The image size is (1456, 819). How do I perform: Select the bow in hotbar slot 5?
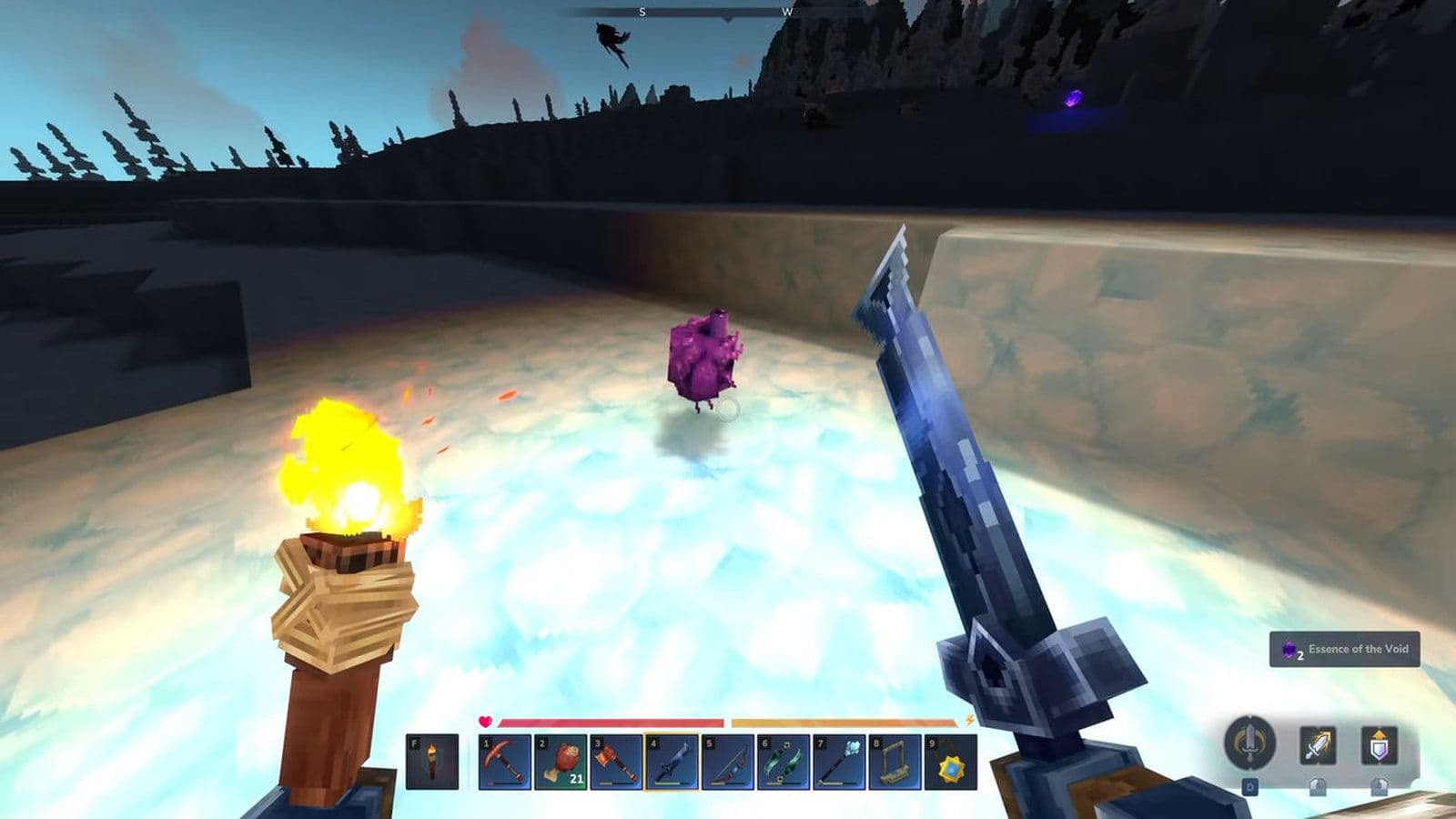tap(729, 763)
